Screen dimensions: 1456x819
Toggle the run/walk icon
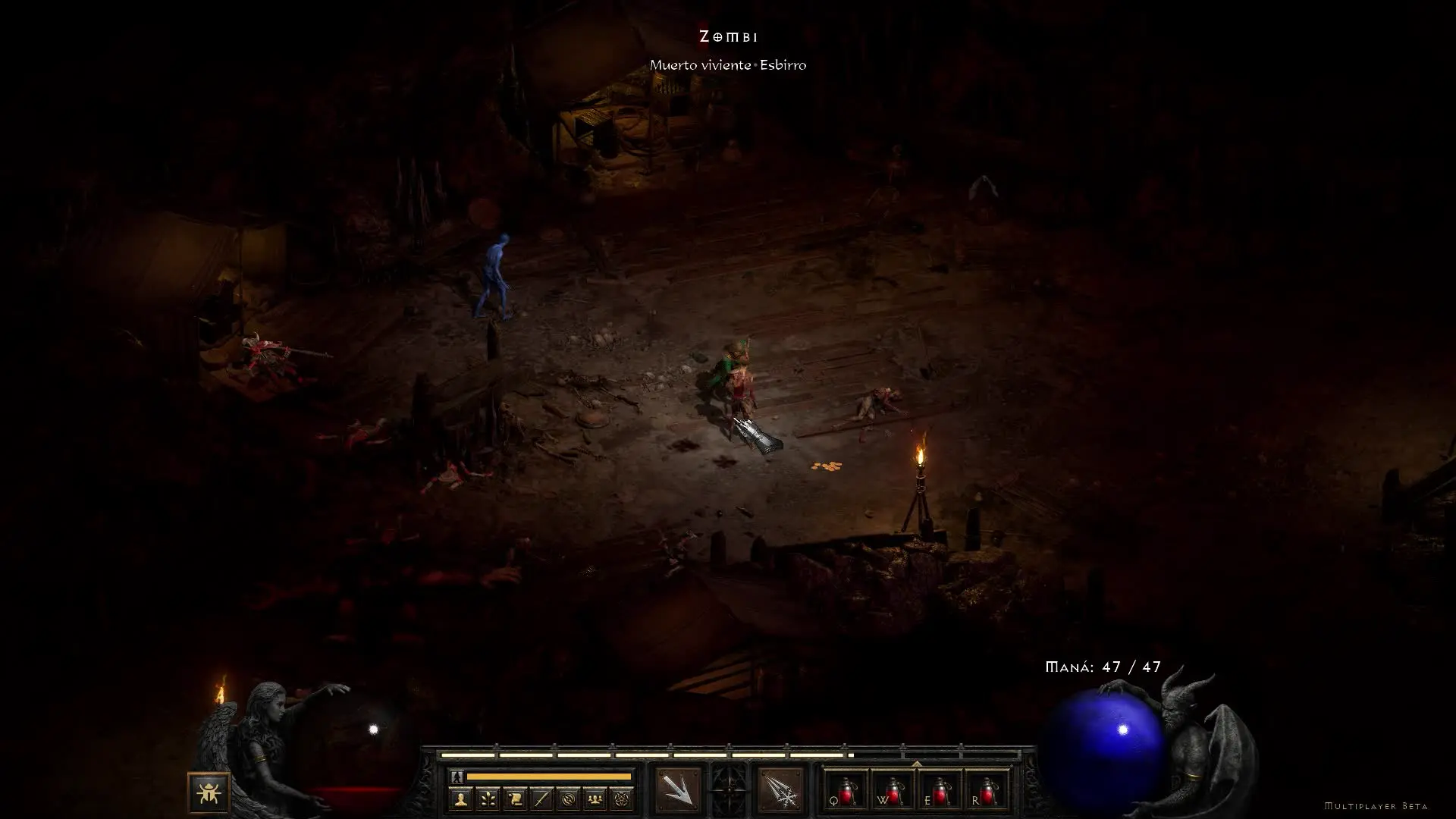point(457,777)
